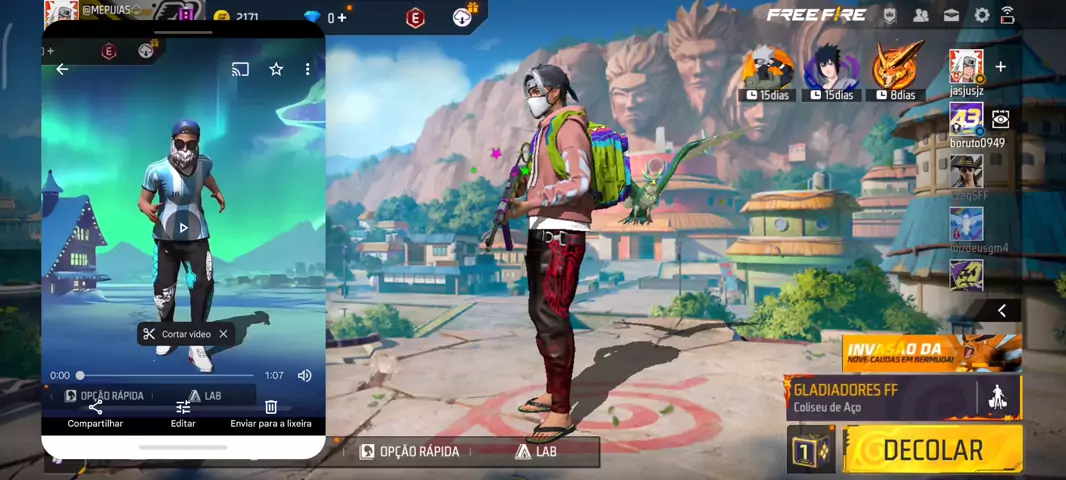This screenshot has height=480, width=1066.
Task: Play the video in the gallery overlay
Action: 183,228
